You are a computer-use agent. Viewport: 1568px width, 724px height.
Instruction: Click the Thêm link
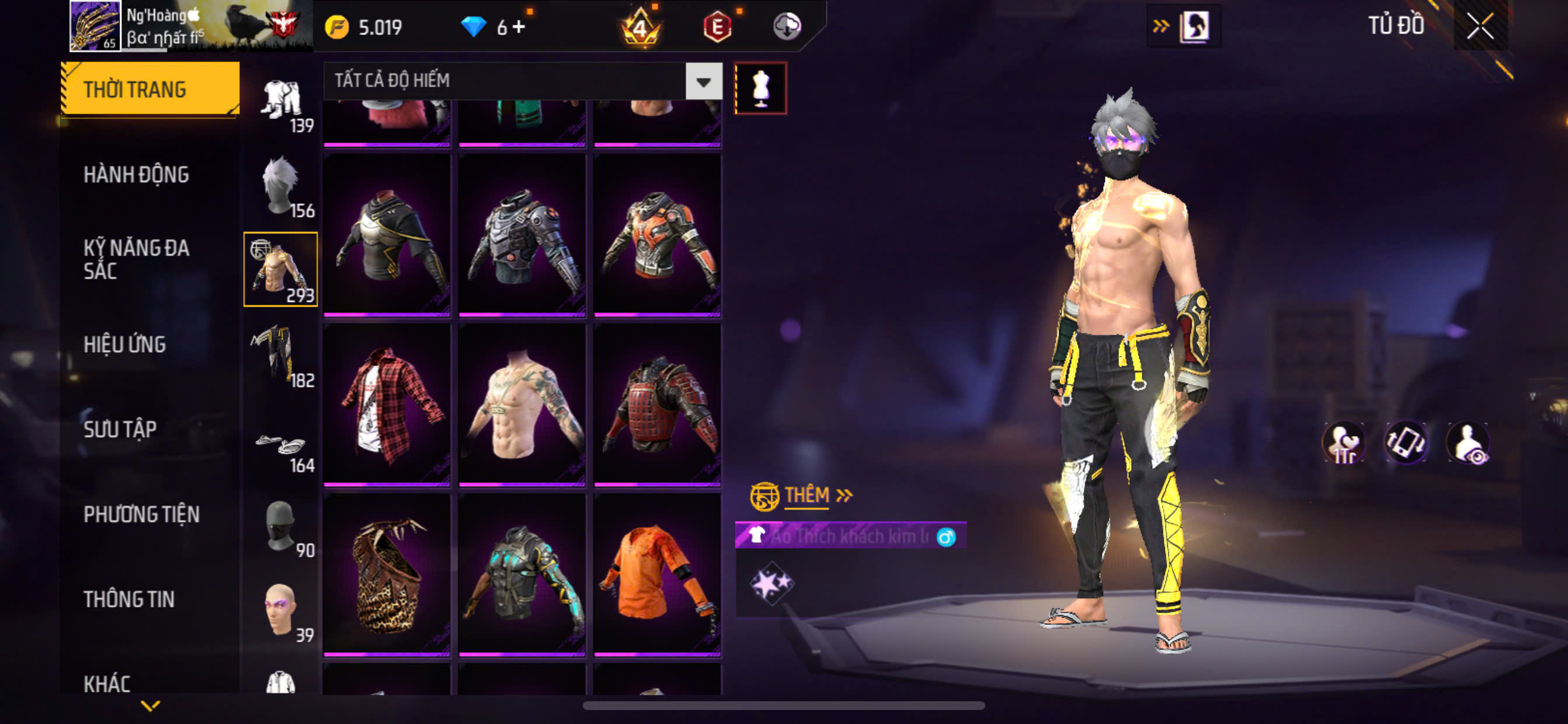coord(807,495)
